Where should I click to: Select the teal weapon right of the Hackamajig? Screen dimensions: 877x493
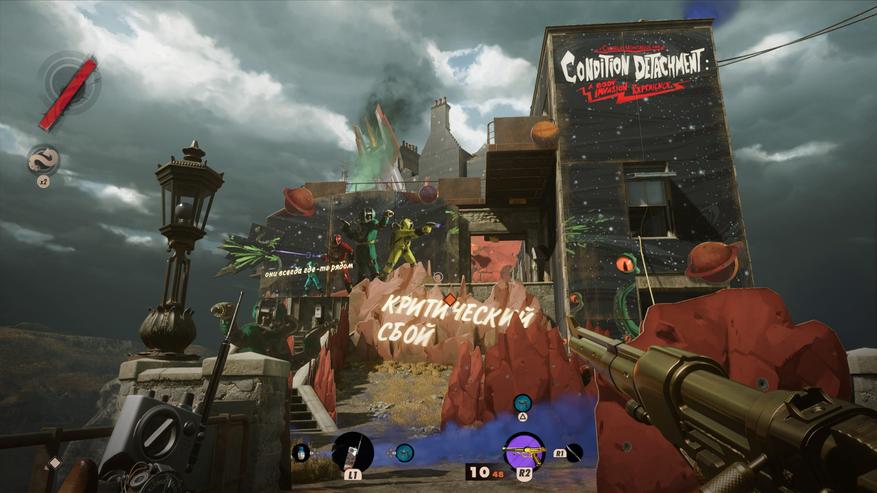tap(404, 452)
